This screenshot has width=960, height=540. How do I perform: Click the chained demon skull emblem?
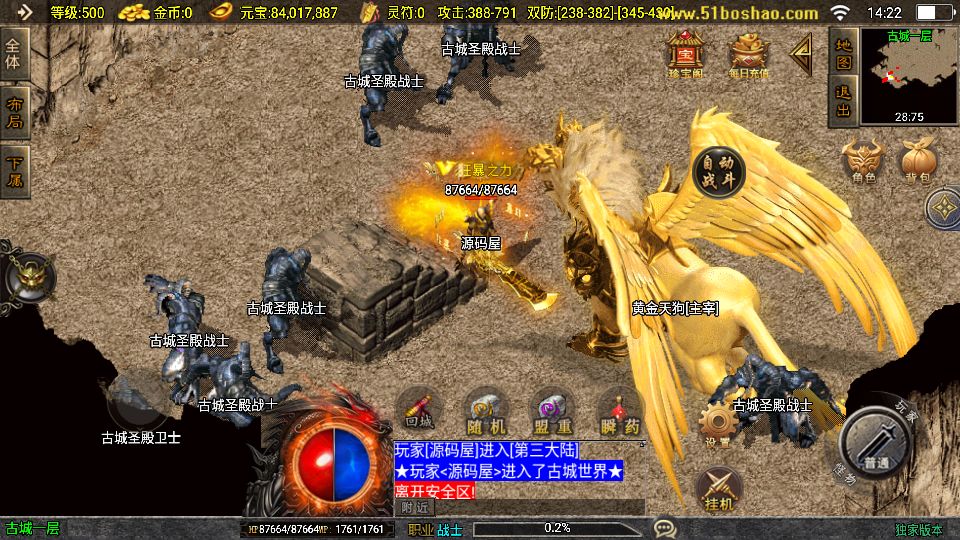(x=28, y=277)
